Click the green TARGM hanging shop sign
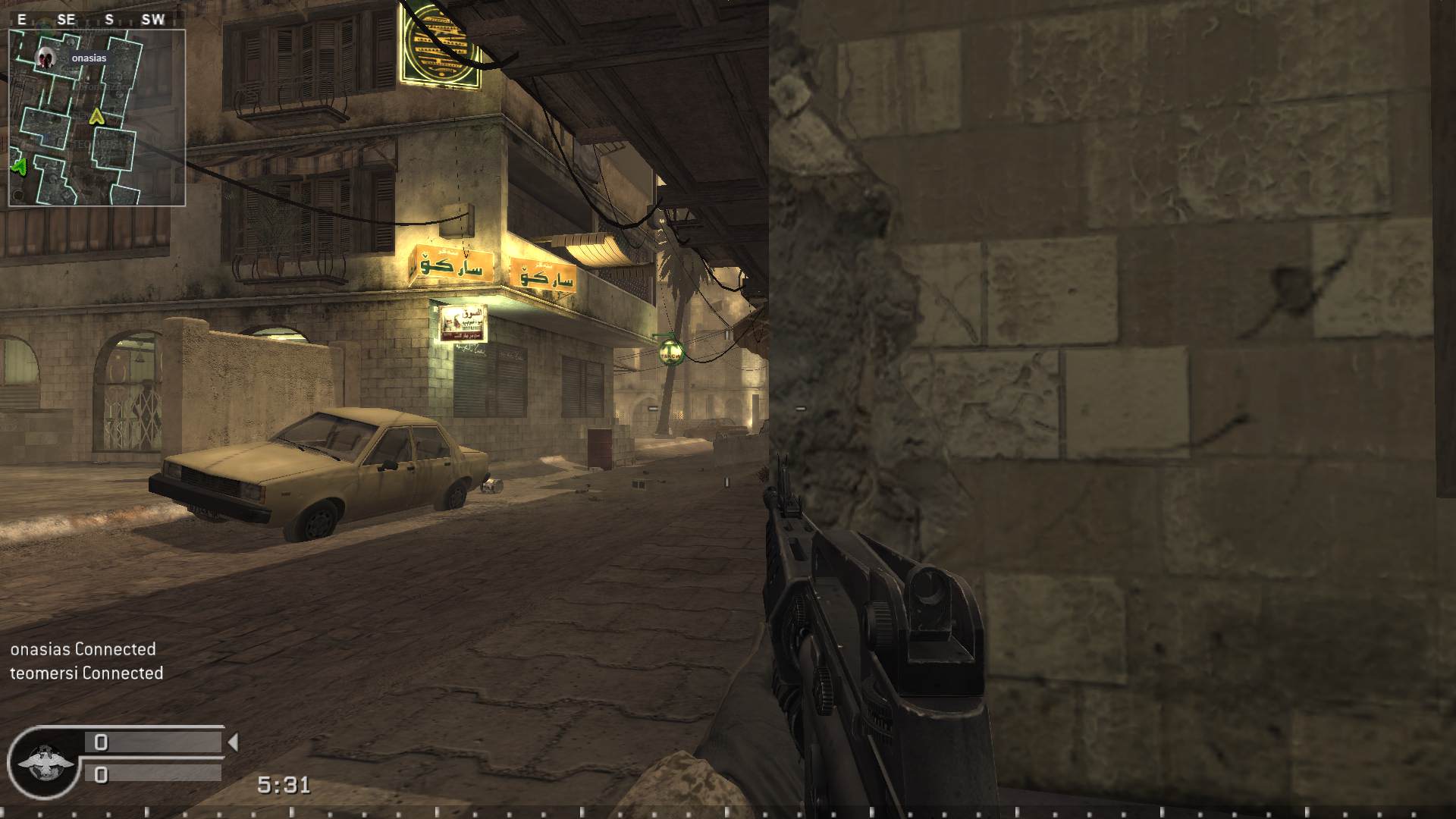This screenshot has height=819, width=1456. click(x=670, y=350)
